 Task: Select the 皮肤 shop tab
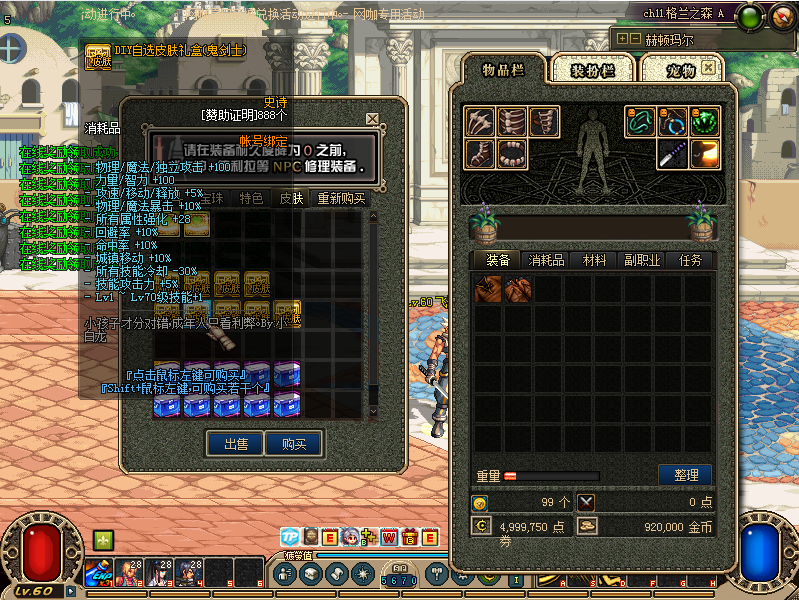(x=291, y=198)
